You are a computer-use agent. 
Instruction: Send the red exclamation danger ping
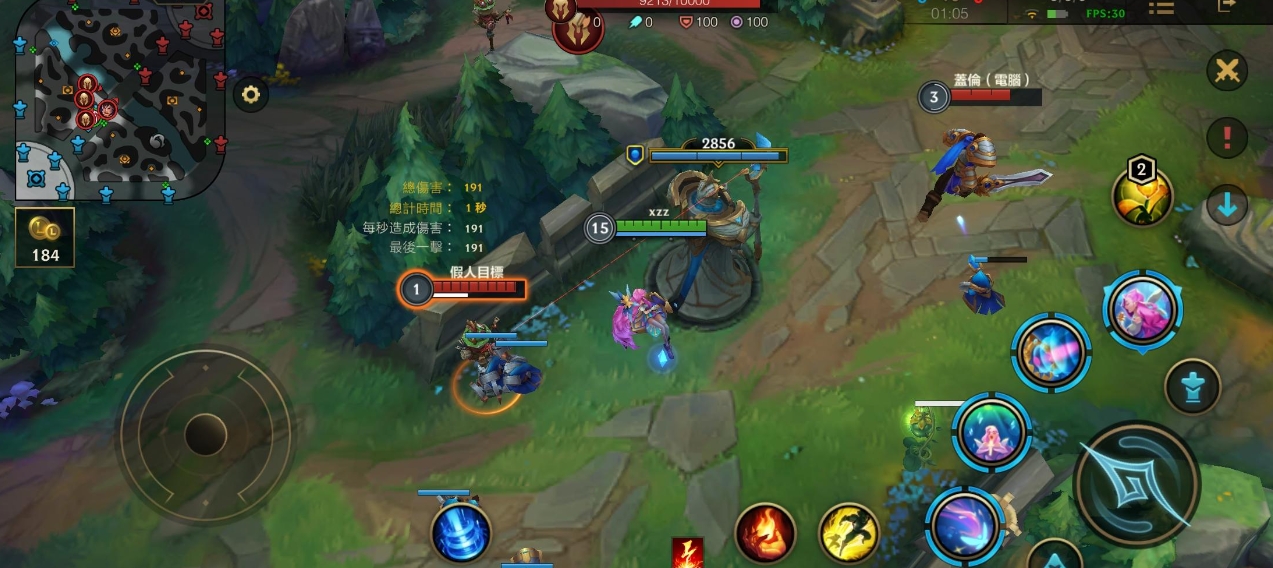point(1227,136)
